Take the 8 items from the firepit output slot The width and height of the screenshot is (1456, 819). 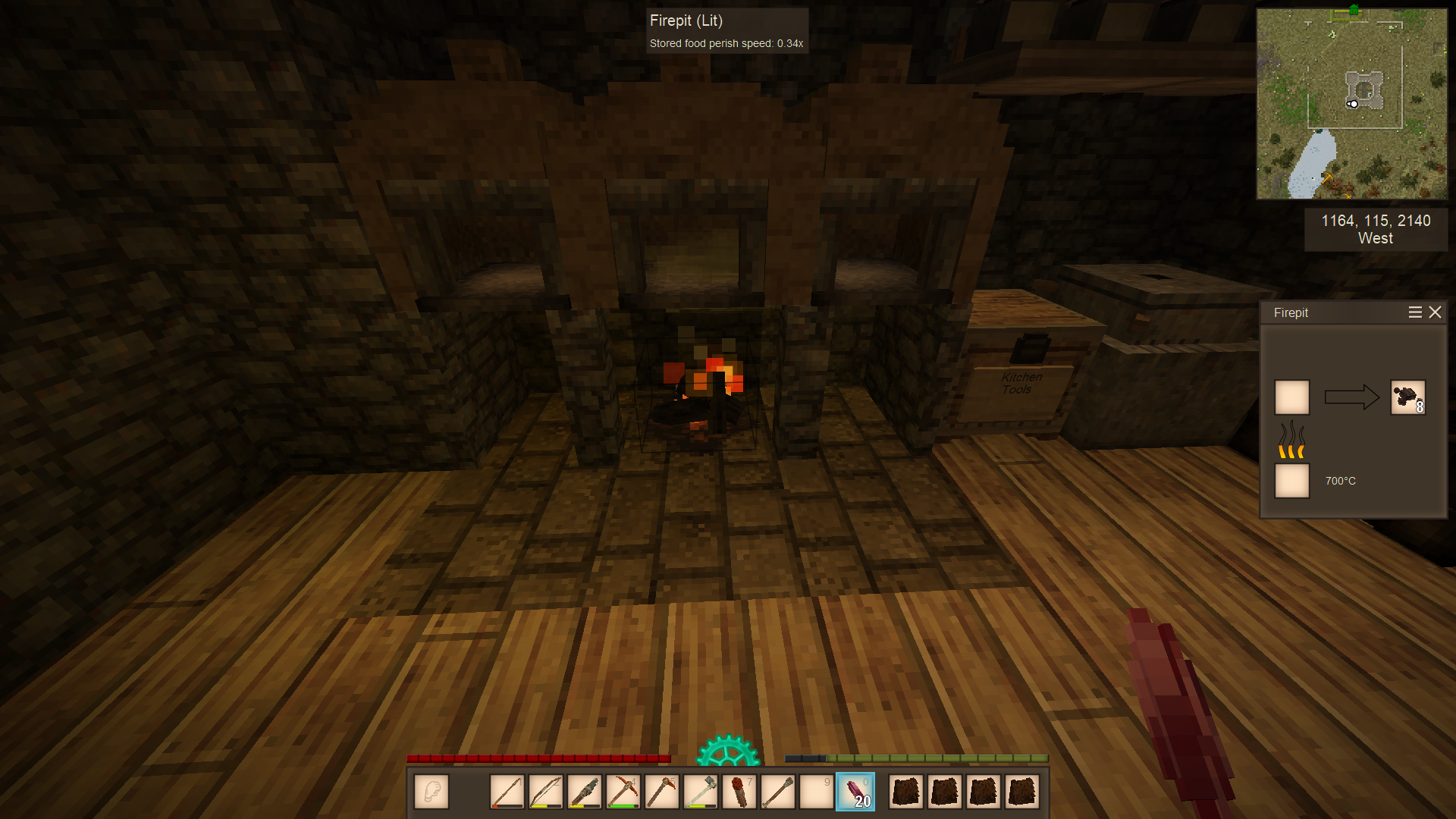tap(1407, 397)
